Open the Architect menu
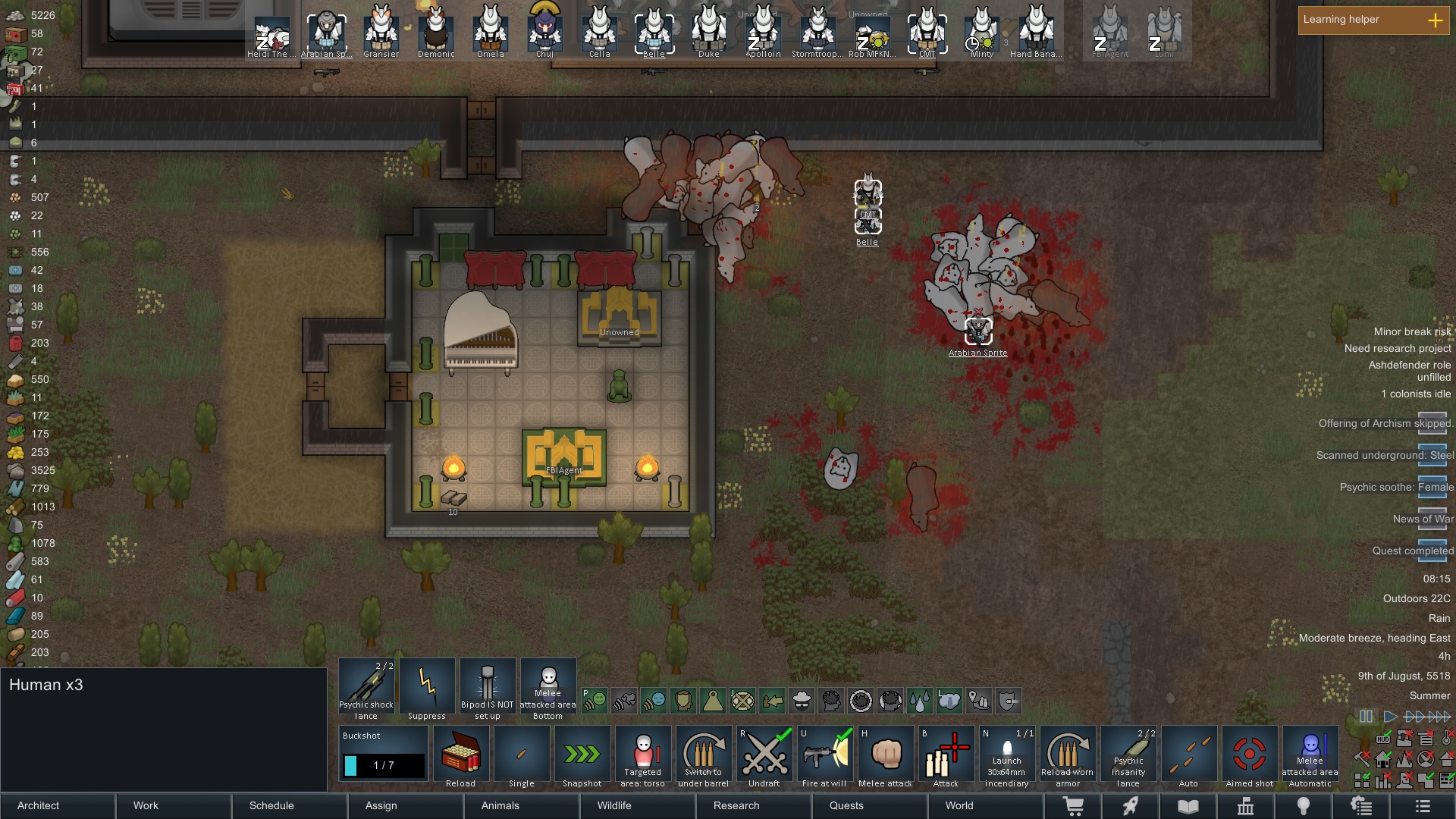The height and width of the screenshot is (819, 1456). [x=37, y=806]
